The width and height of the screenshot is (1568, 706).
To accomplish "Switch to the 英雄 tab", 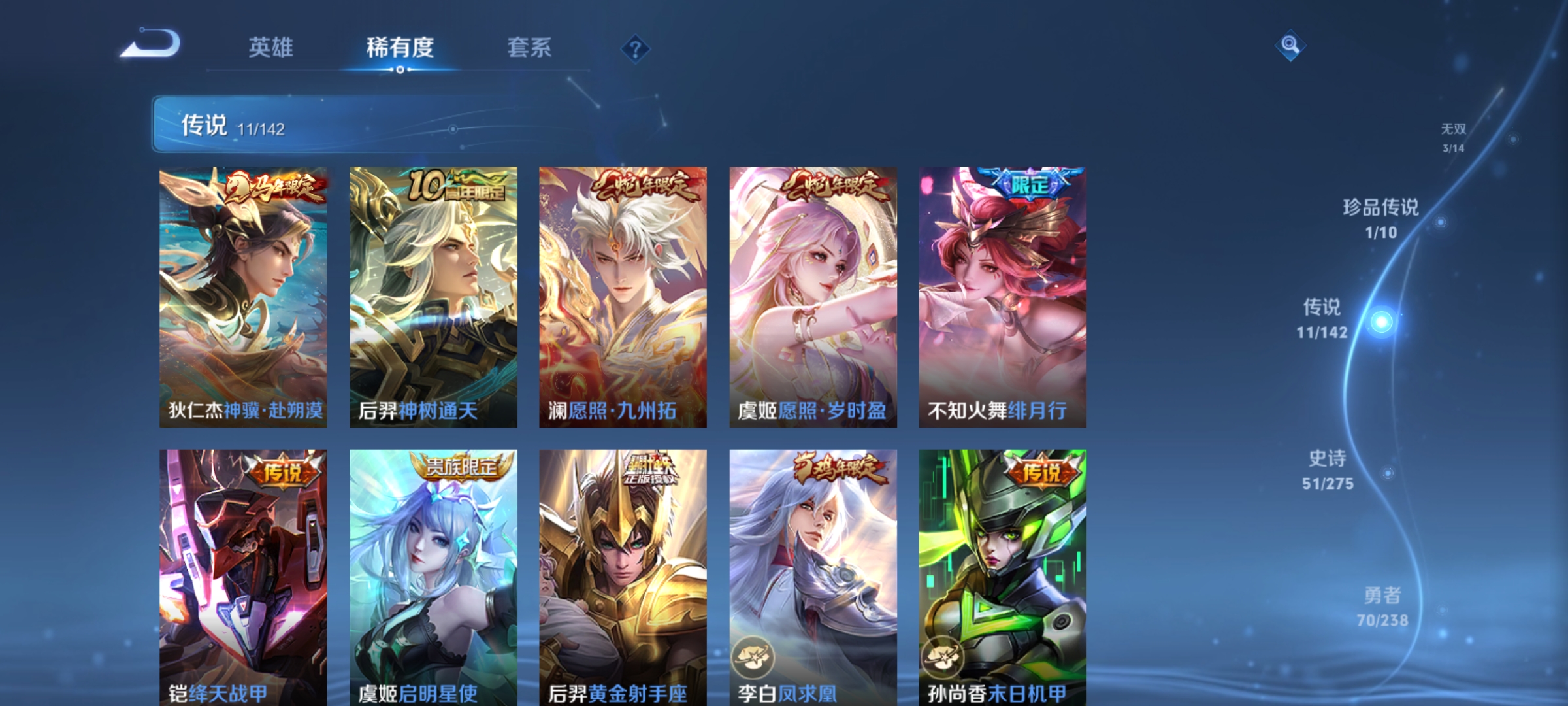I will coord(273,47).
